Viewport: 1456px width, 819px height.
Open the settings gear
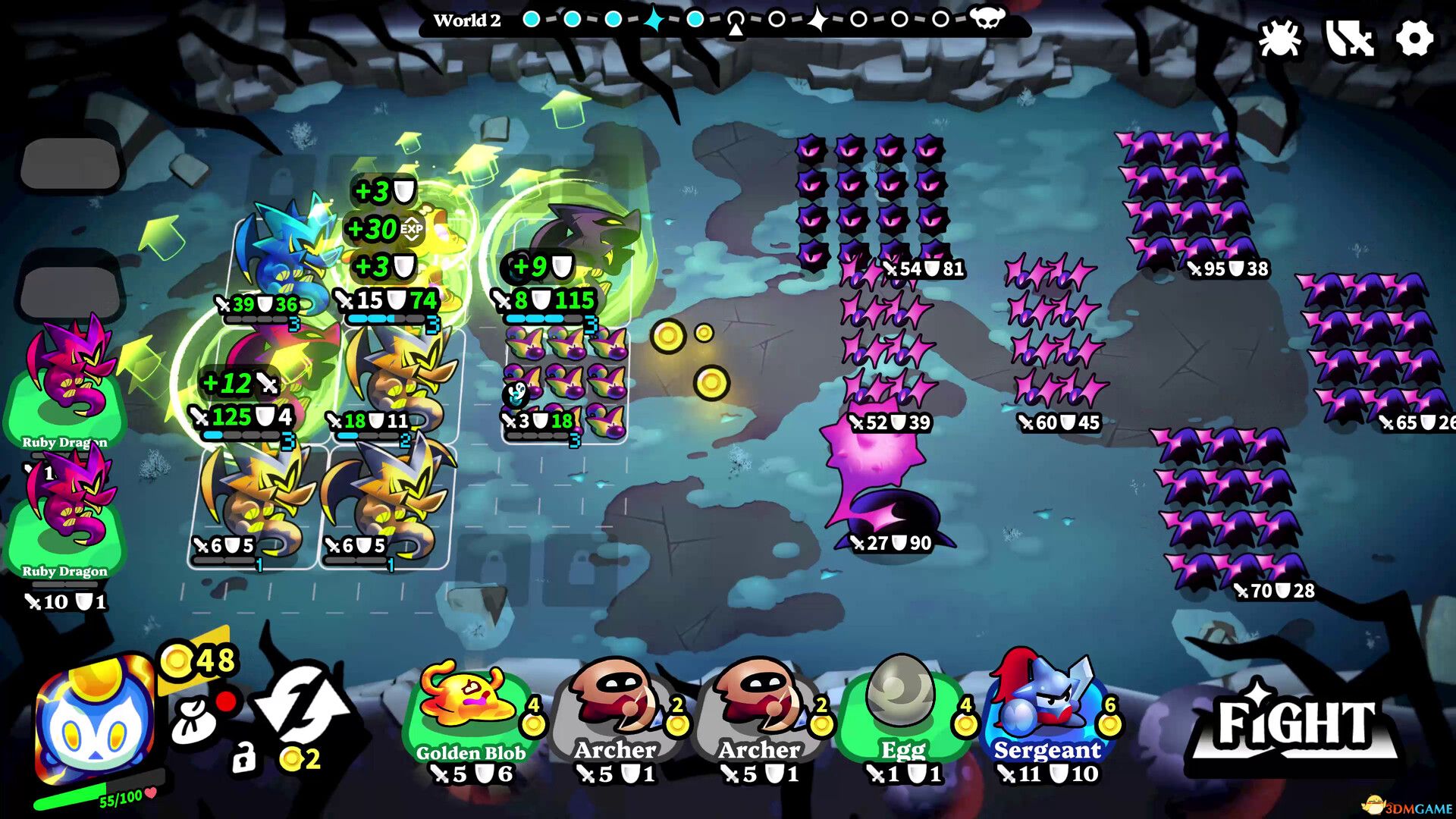click(x=1415, y=36)
